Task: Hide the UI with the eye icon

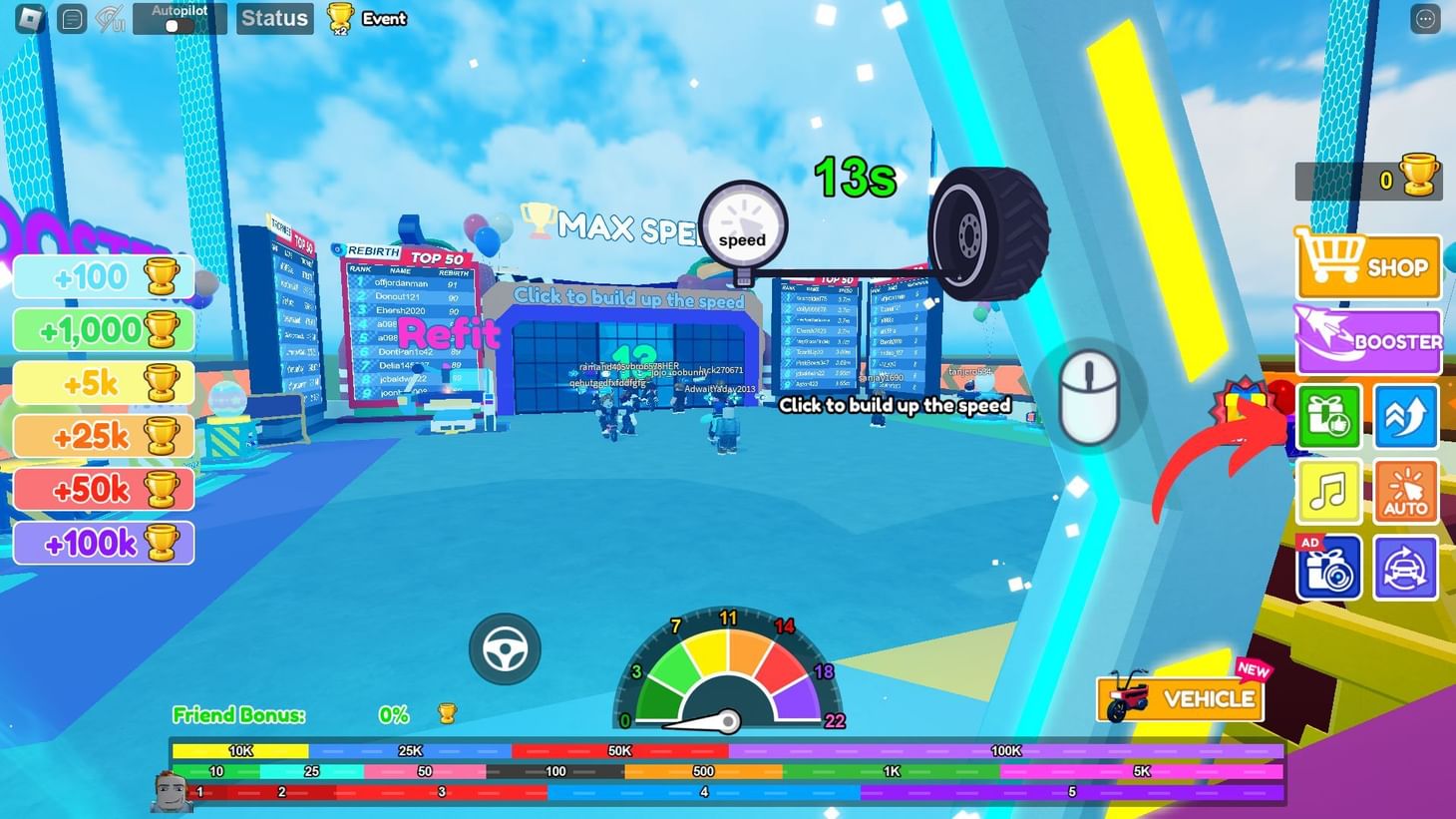Action: coord(110,18)
